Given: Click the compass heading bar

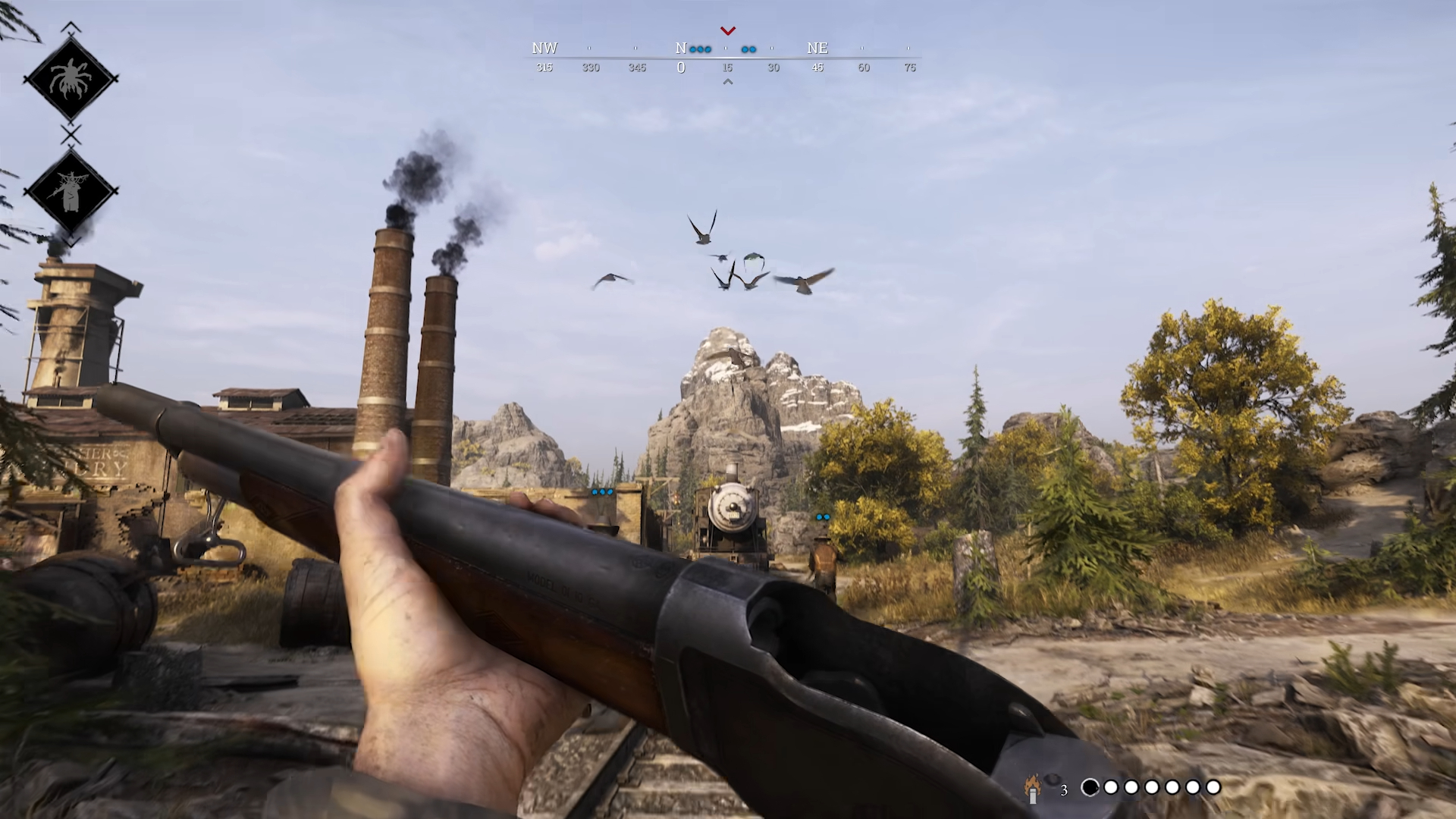Looking at the screenshot, I should tap(726, 58).
